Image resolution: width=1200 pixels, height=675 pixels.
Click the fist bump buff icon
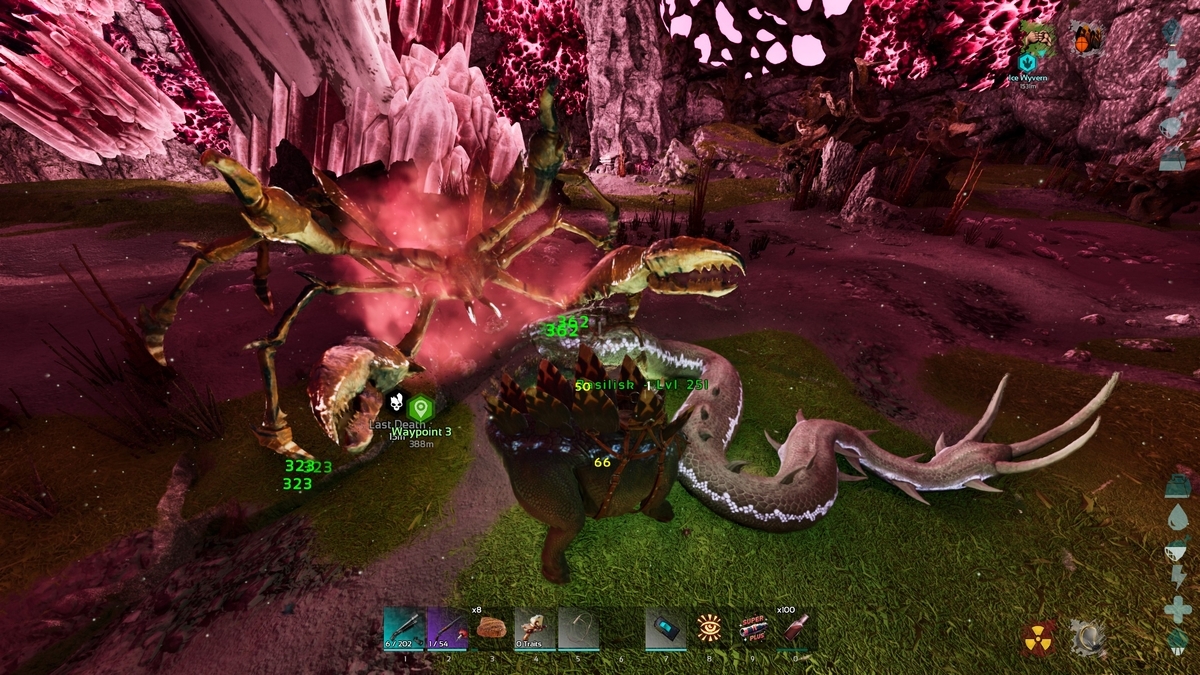click(1038, 36)
